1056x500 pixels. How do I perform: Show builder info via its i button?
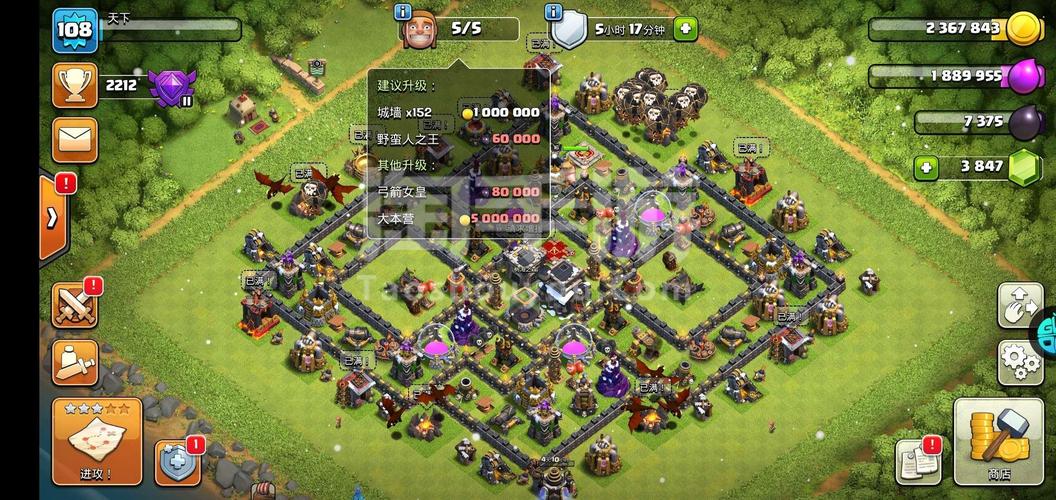(403, 12)
